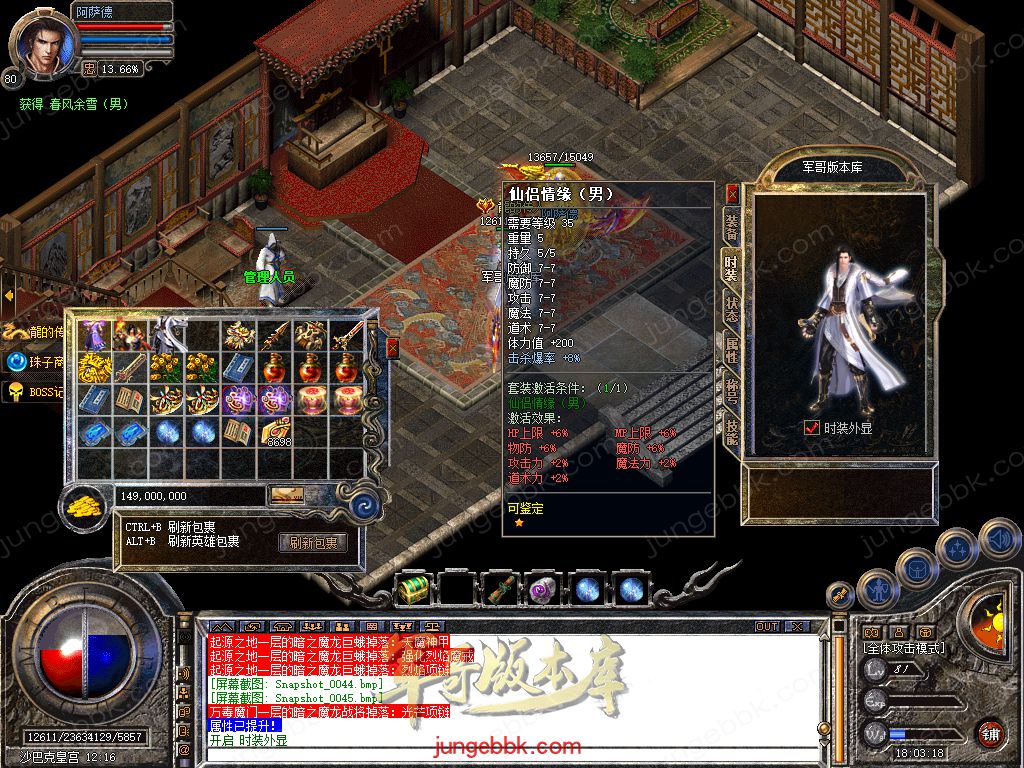Switch to the 技能 skills tab

[x=732, y=431]
